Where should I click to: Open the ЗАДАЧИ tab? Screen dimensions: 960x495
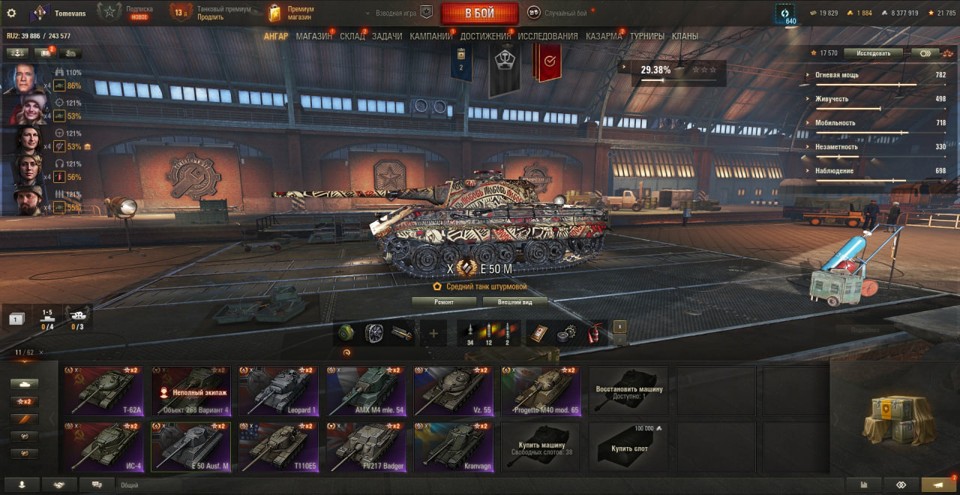387,36
